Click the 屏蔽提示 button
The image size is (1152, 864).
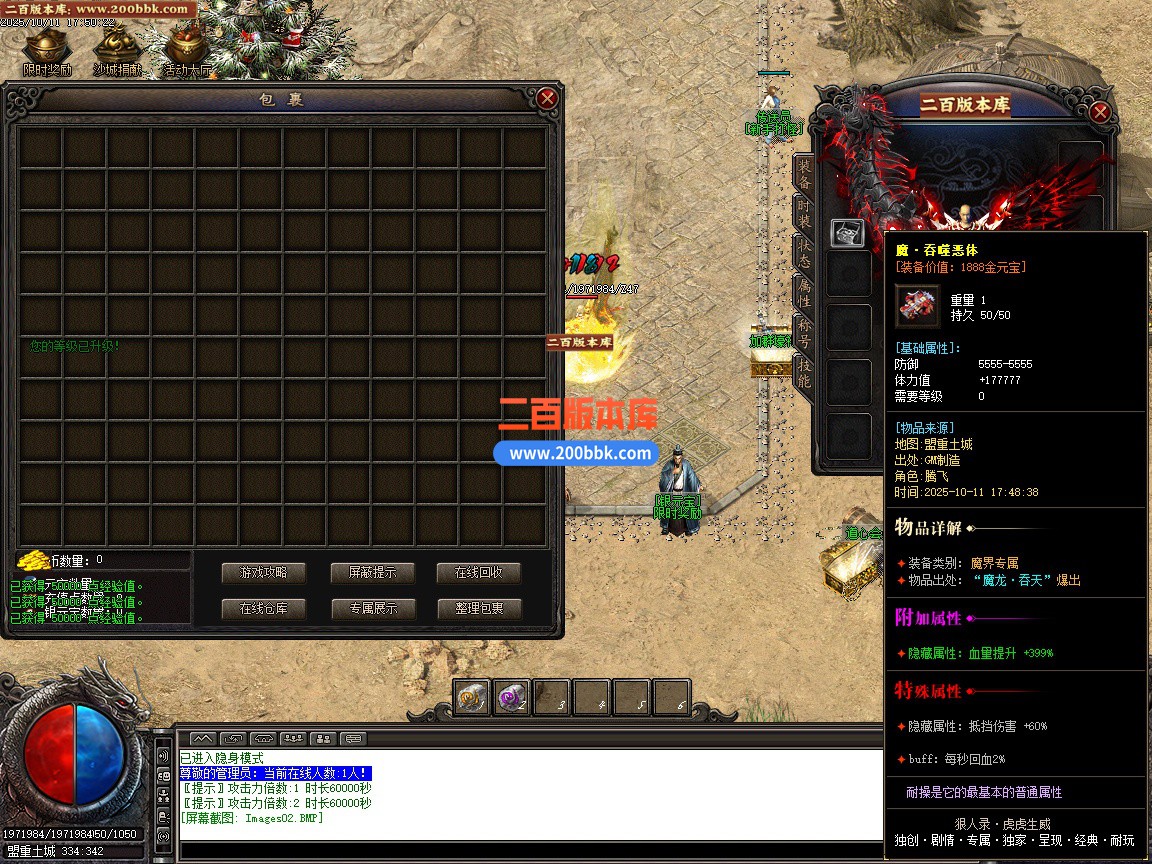pyautogui.click(x=372, y=573)
